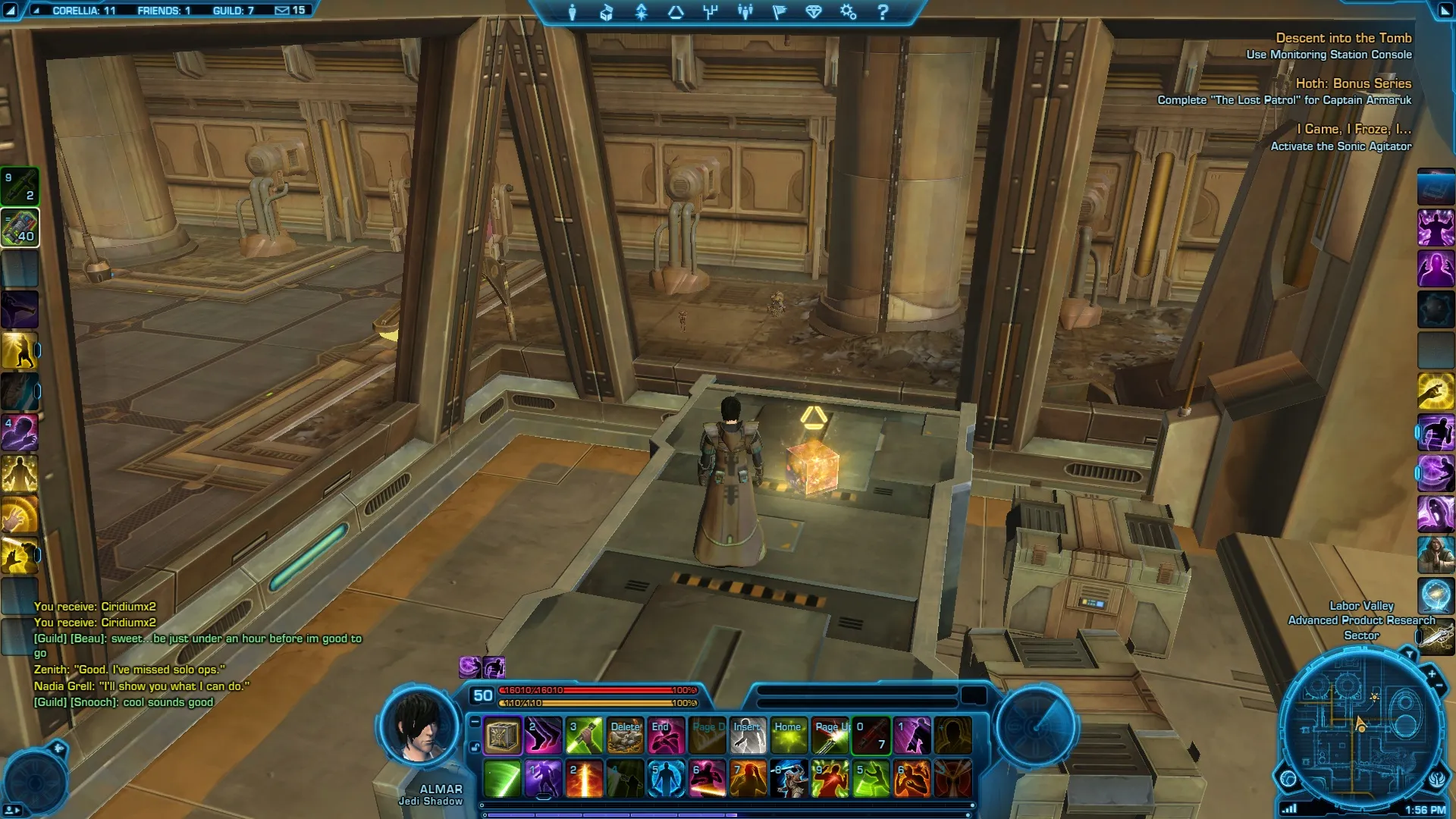This screenshot has width=1456, height=819.
Task: Use the orange lightsaber strike ability
Action: [x=584, y=779]
